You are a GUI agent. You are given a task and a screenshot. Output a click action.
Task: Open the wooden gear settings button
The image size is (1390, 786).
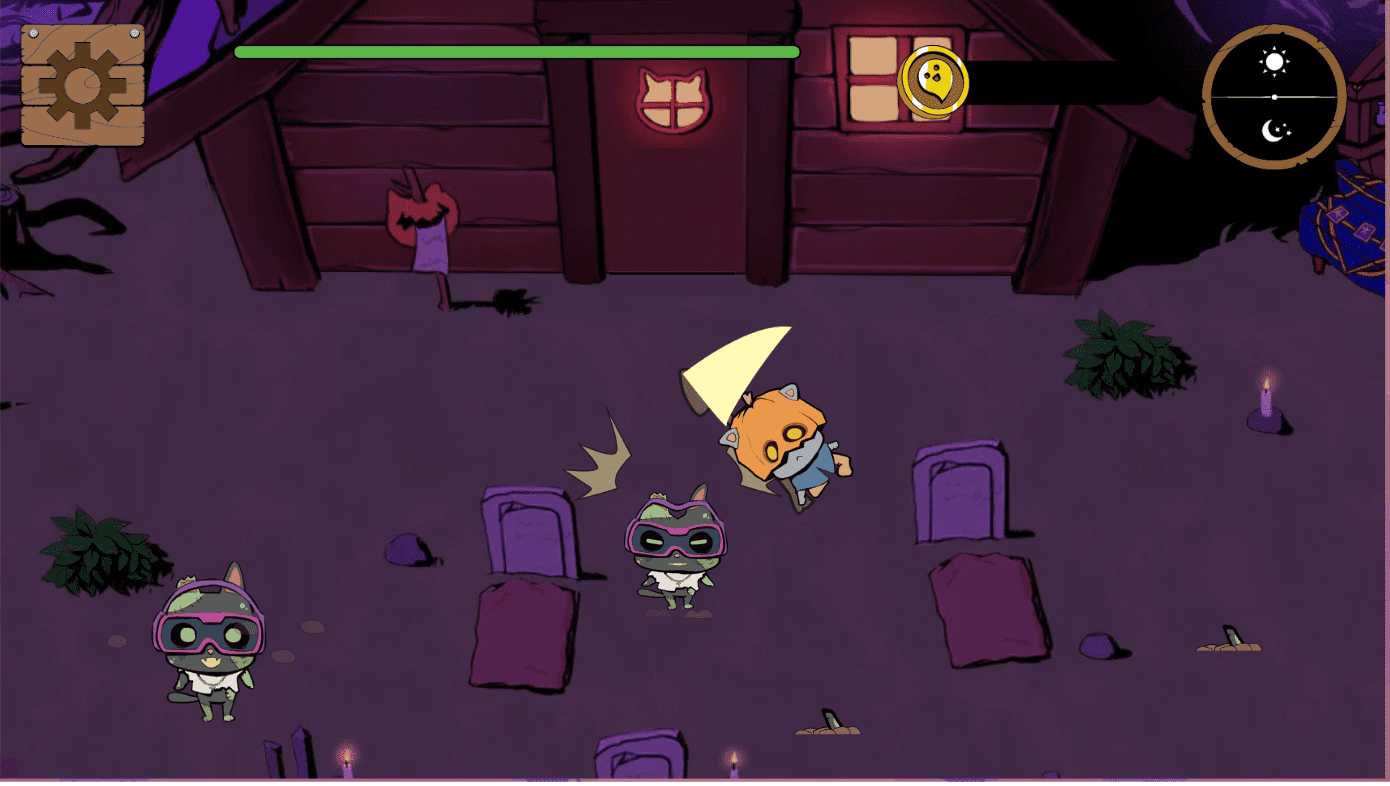click(83, 85)
